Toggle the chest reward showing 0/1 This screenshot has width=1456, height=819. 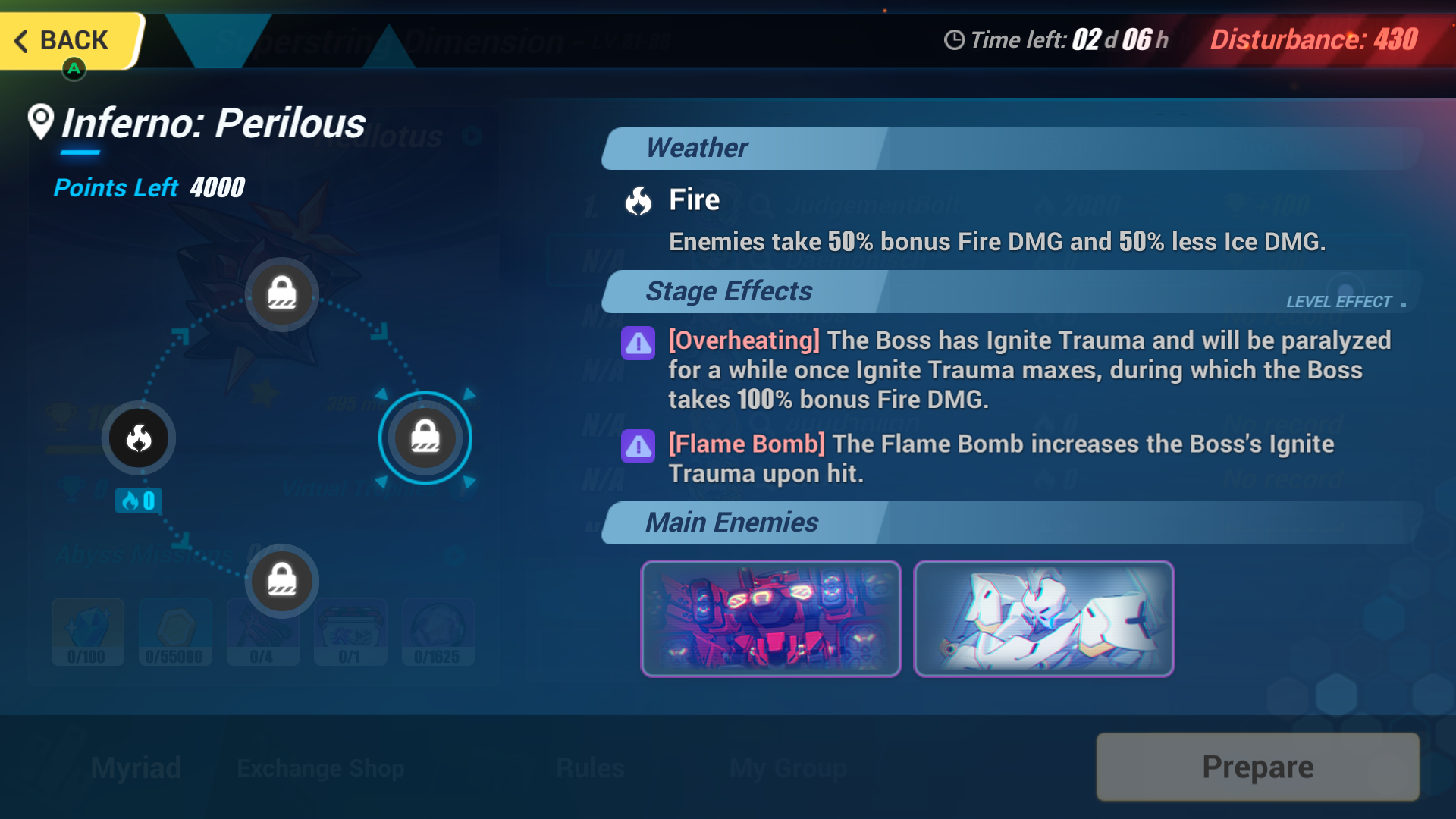pyautogui.click(x=350, y=632)
